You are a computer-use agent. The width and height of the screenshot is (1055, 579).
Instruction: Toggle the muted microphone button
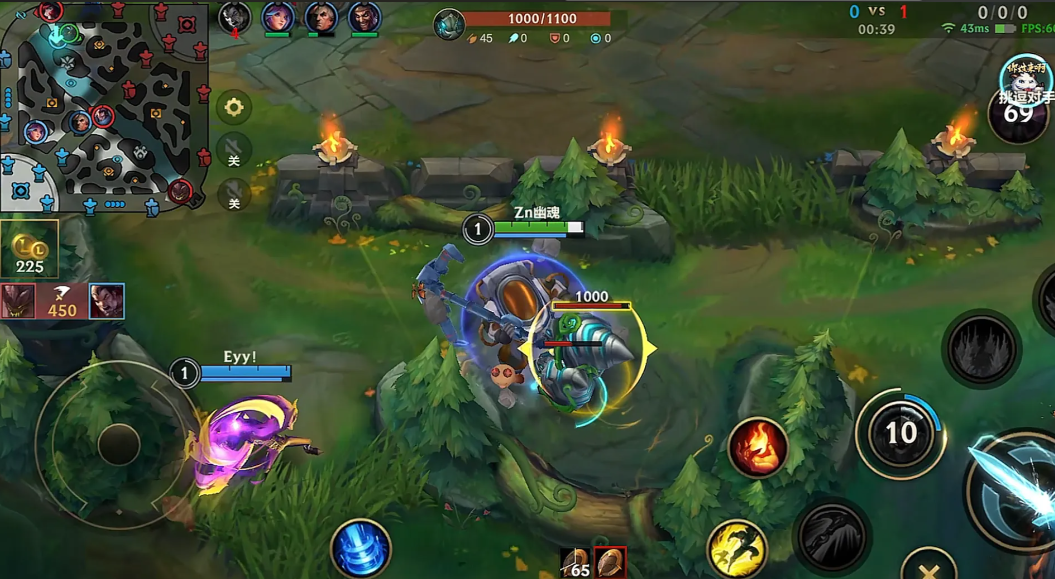[234, 193]
